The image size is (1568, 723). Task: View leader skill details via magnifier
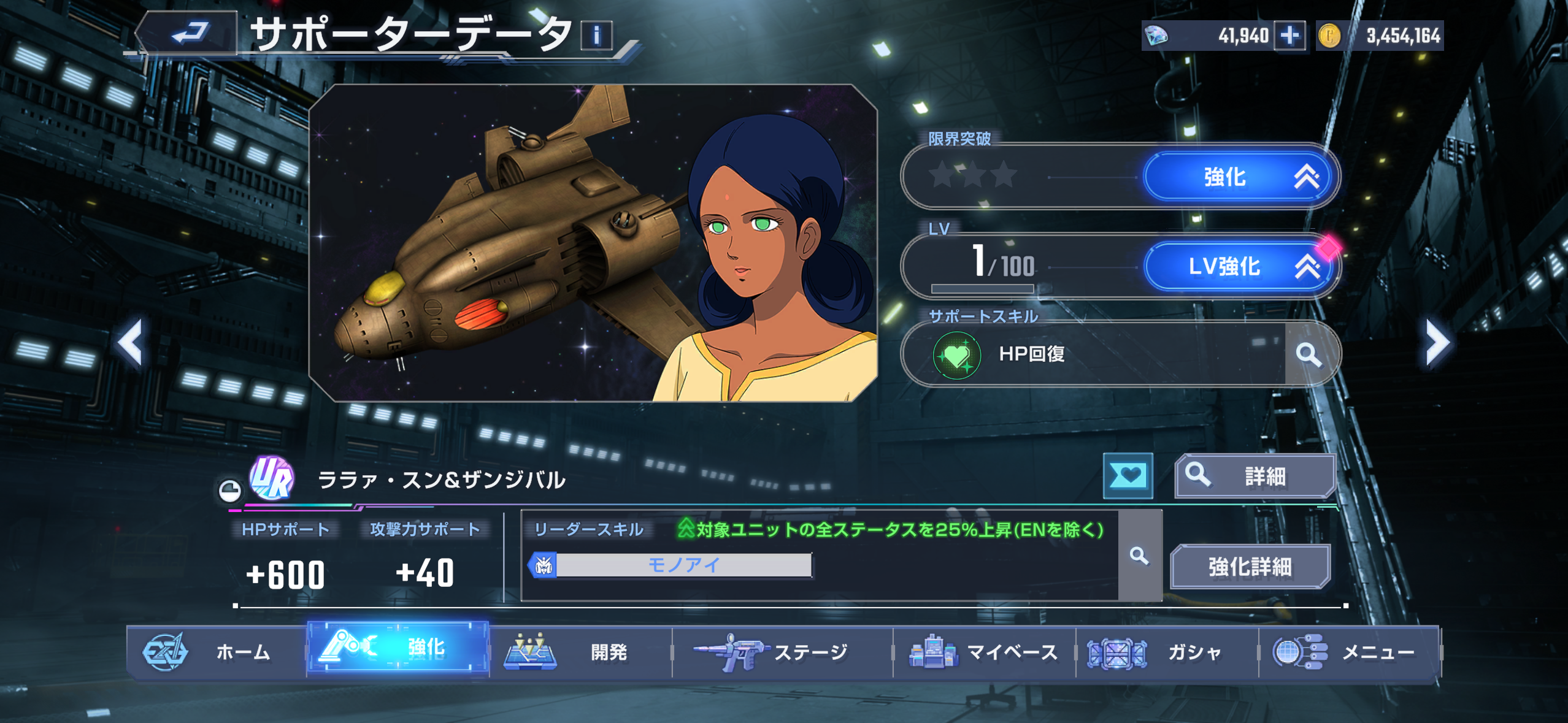tap(1139, 556)
